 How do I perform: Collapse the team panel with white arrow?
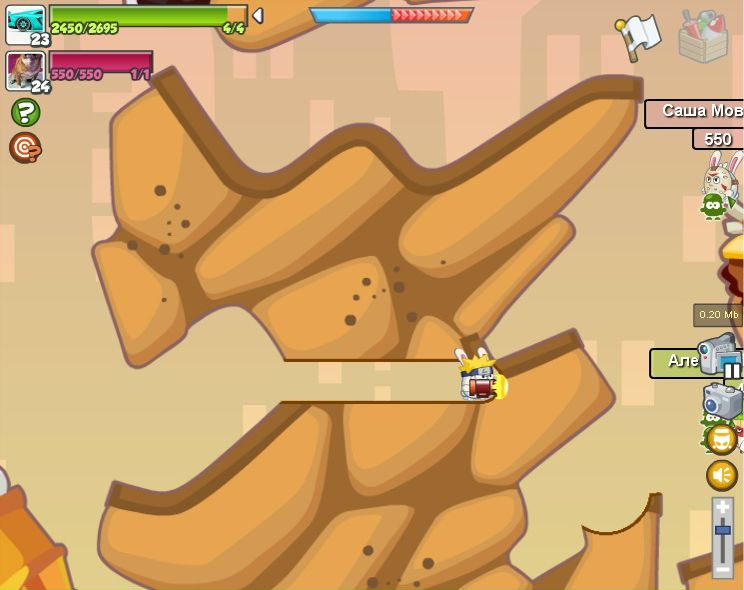257,16
